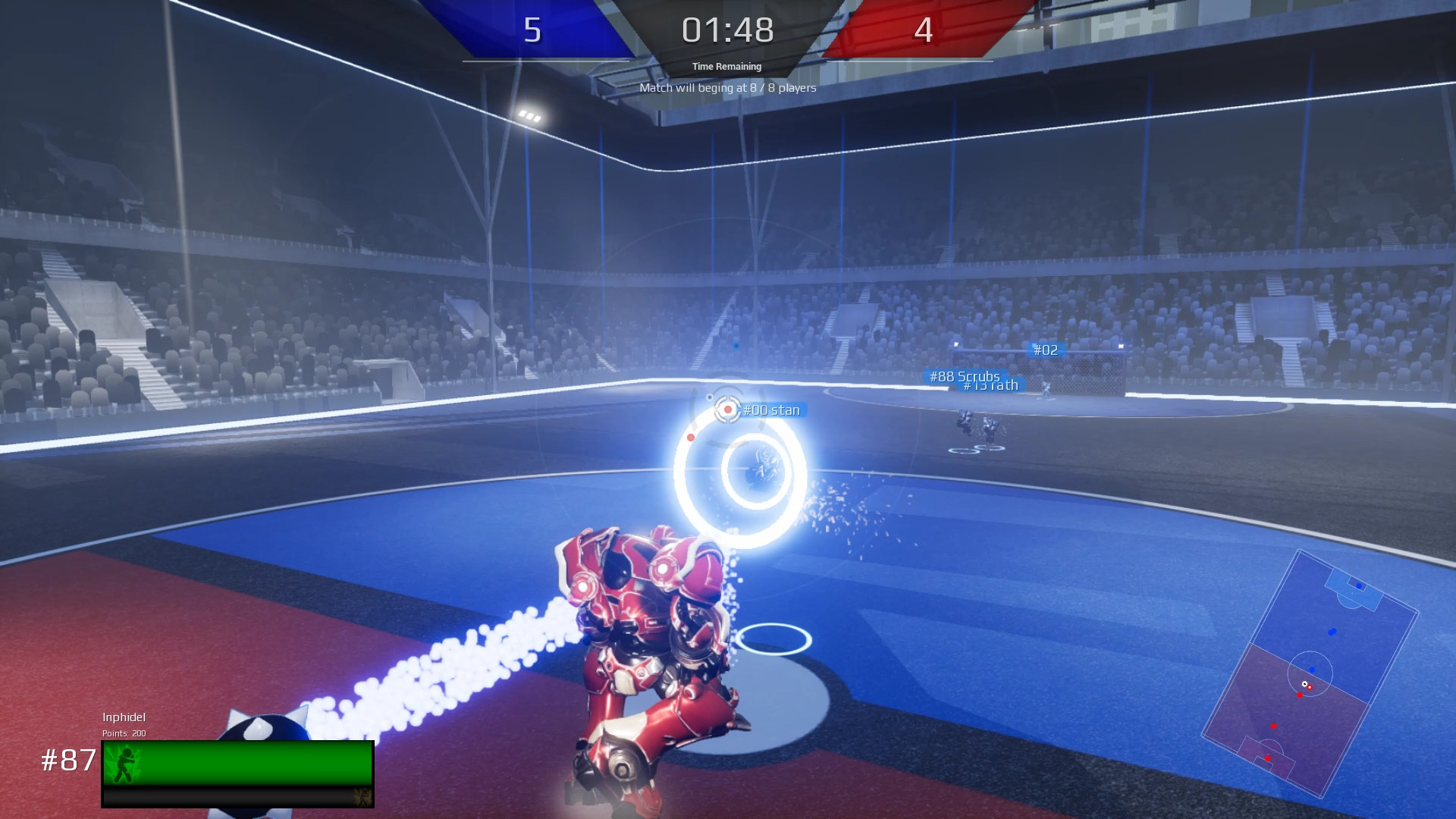The height and width of the screenshot is (819, 1456).
Task: Click the blue goalkeeper dot on the minimap
Action: click(x=1359, y=585)
